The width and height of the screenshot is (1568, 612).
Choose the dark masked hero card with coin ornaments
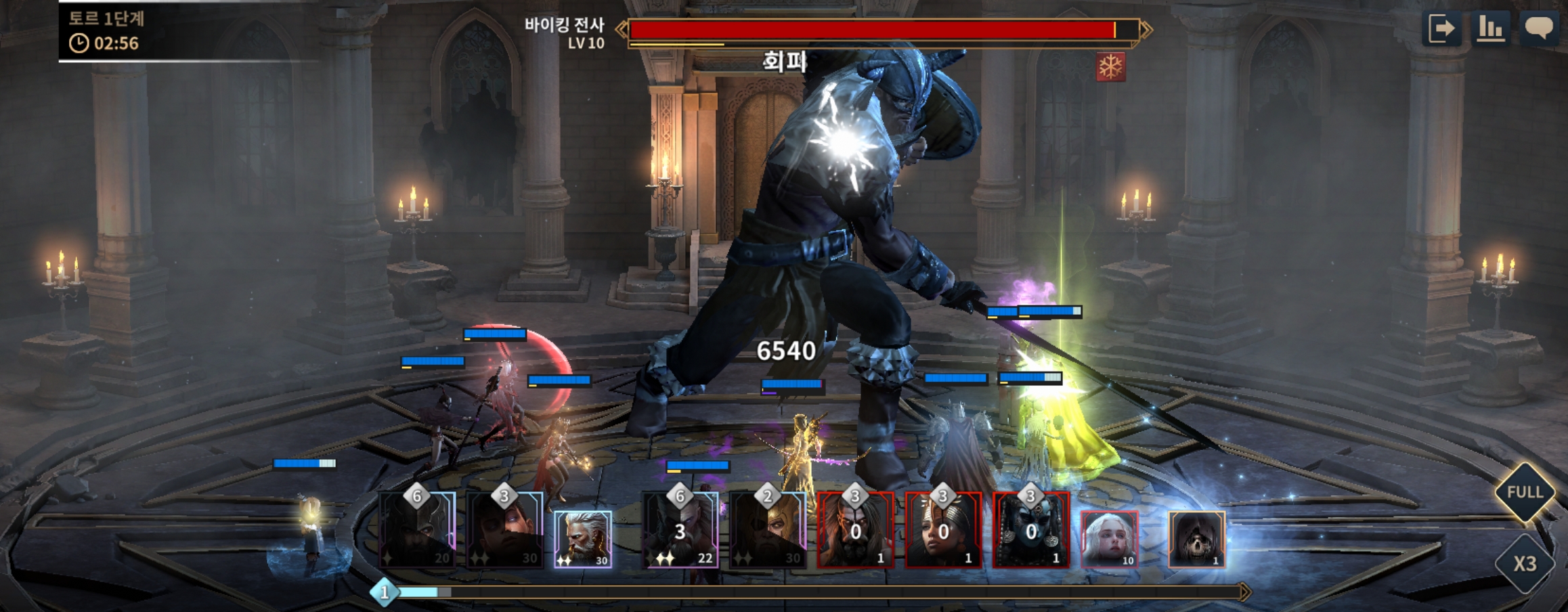[x=1030, y=531]
